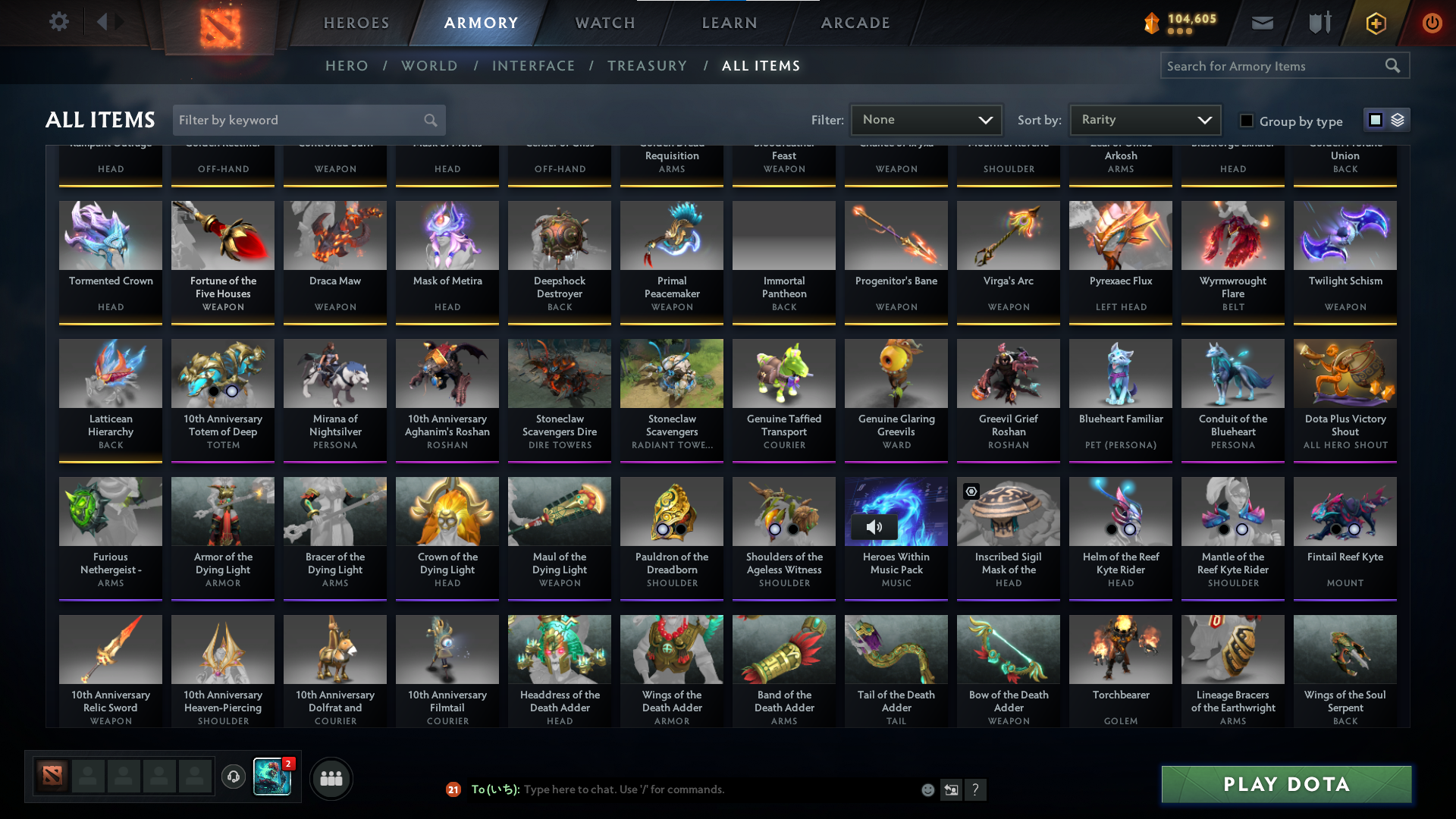Screen dimensions: 1456x819
Task: Switch to the WATCH tab
Action: 604,23
